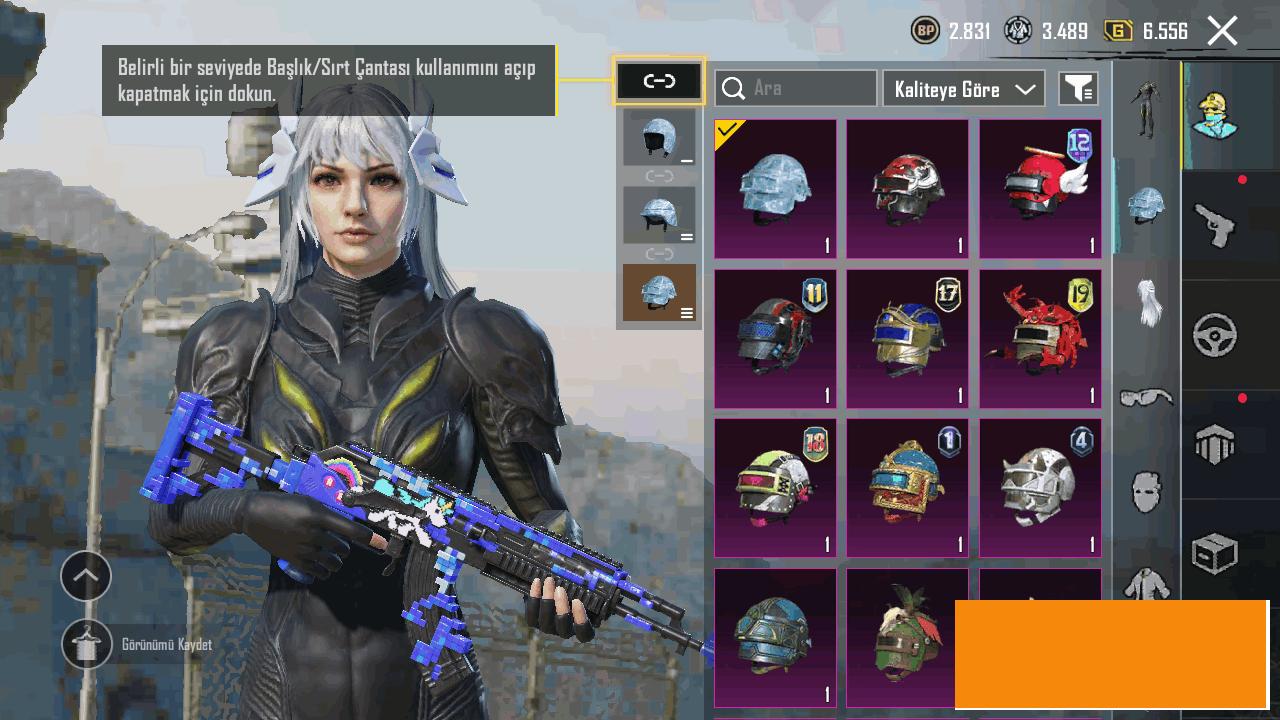Screen dimensions: 1280x720
Task: Switch to the weapons pistol tab
Action: click(1216, 224)
